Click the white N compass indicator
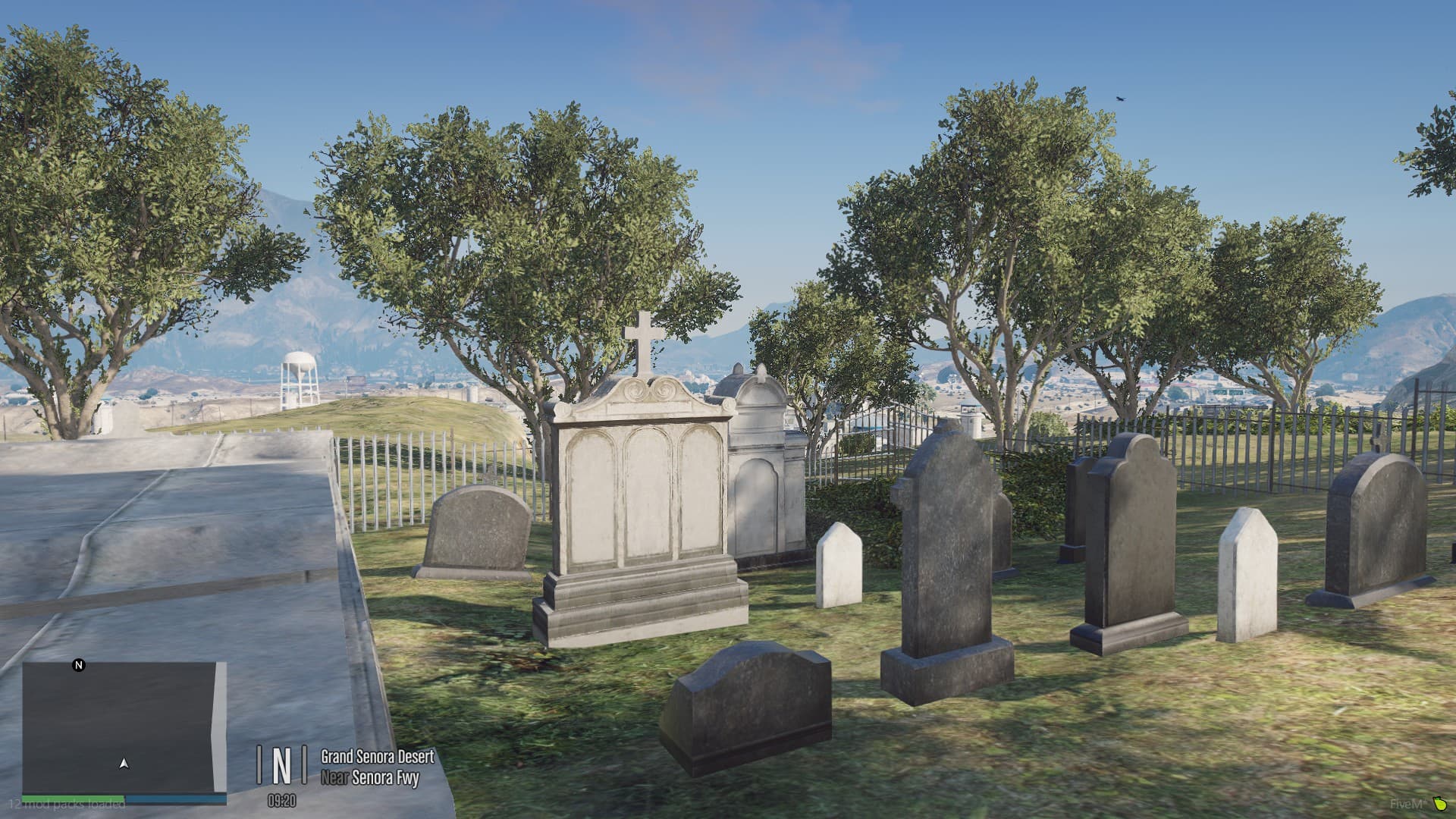Screen dimensions: 1456x819 (77, 666)
